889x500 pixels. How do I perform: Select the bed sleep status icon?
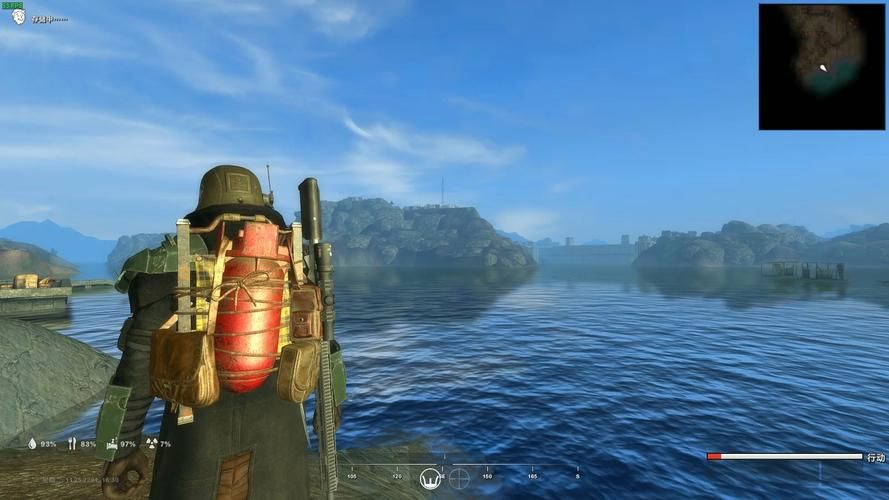[x=112, y=443]
